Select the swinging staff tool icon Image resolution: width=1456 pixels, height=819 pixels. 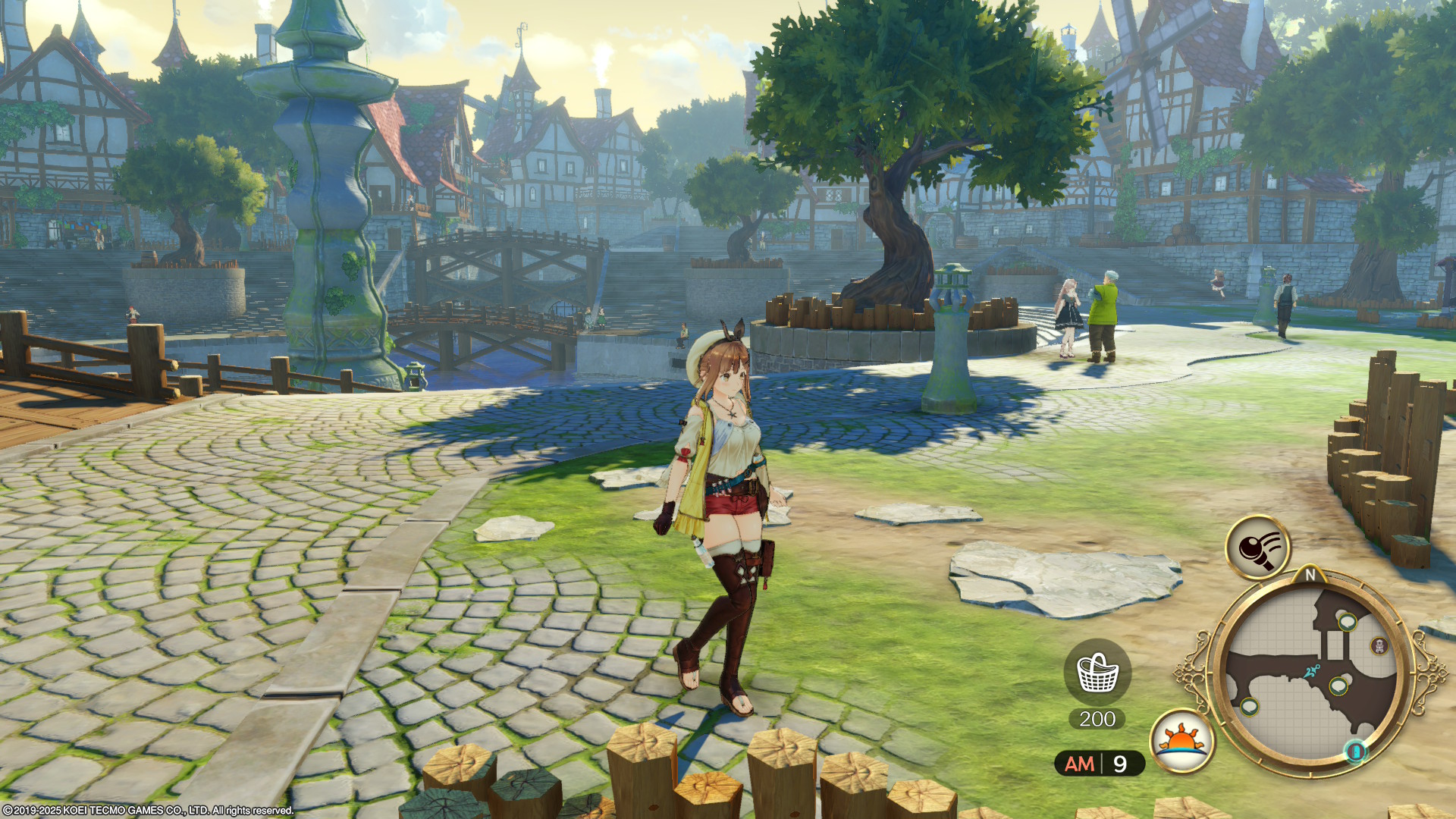(x=1257, y=547)
